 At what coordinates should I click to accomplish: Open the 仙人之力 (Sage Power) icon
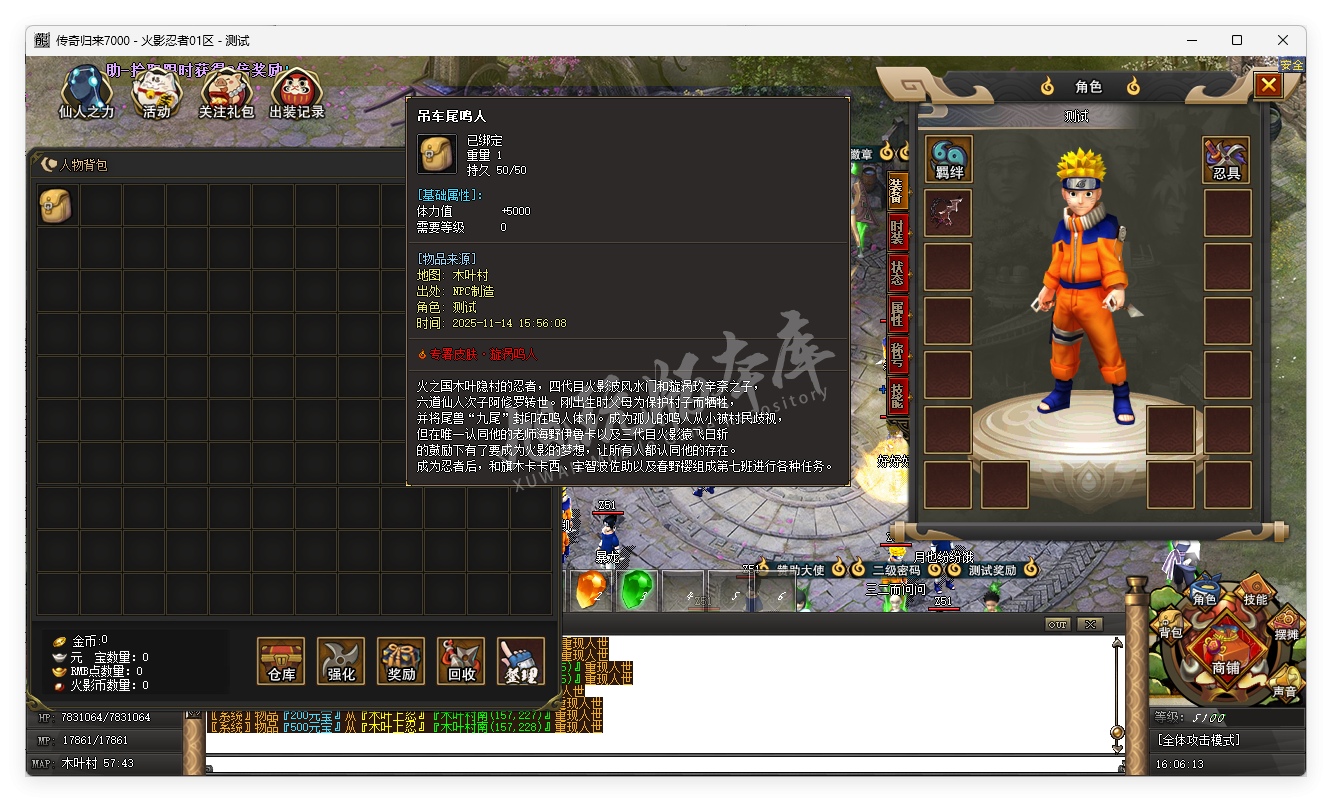pyautogui.click(x=85, y=92)
